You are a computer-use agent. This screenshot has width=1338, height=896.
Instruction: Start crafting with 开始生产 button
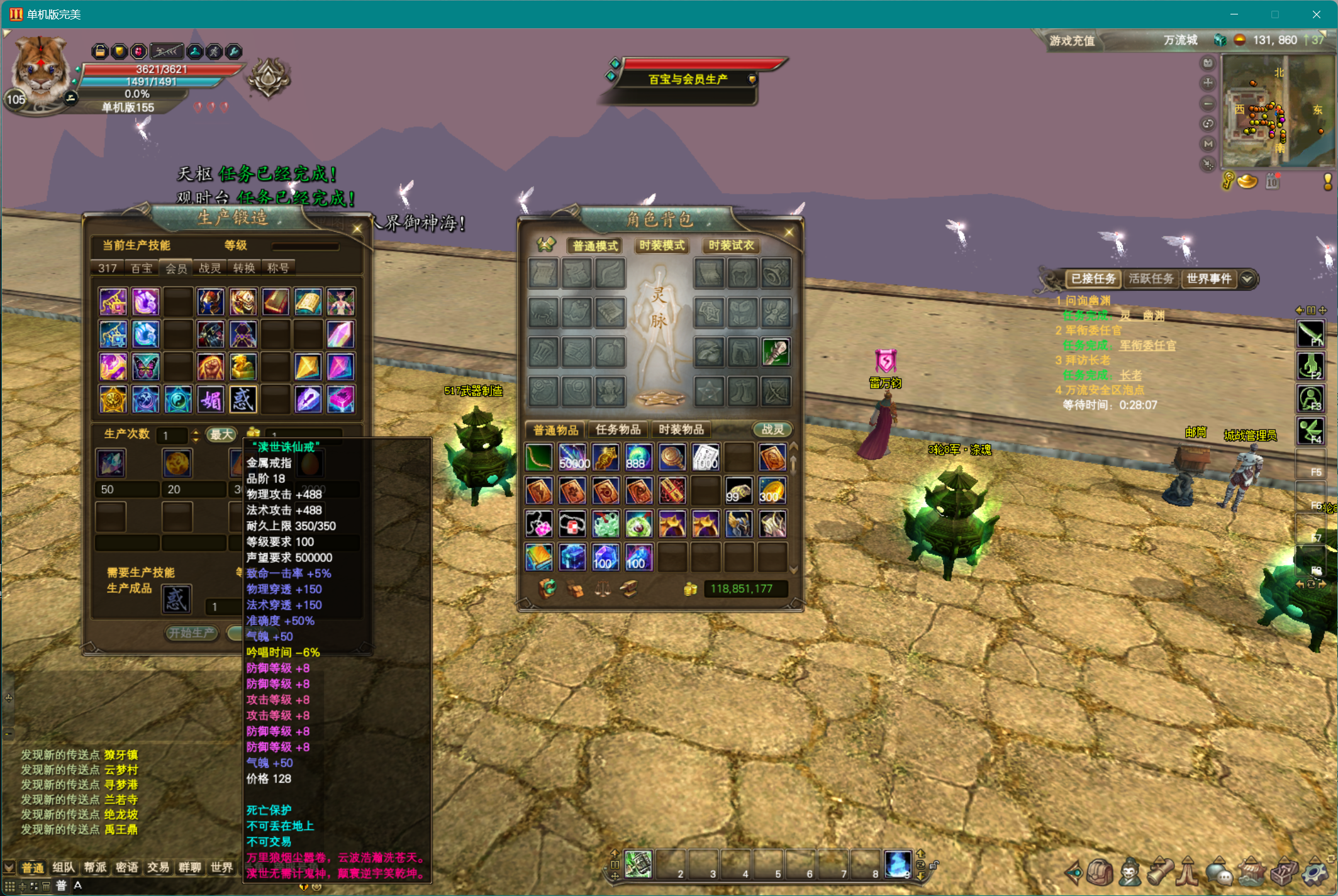click(191, 633)
